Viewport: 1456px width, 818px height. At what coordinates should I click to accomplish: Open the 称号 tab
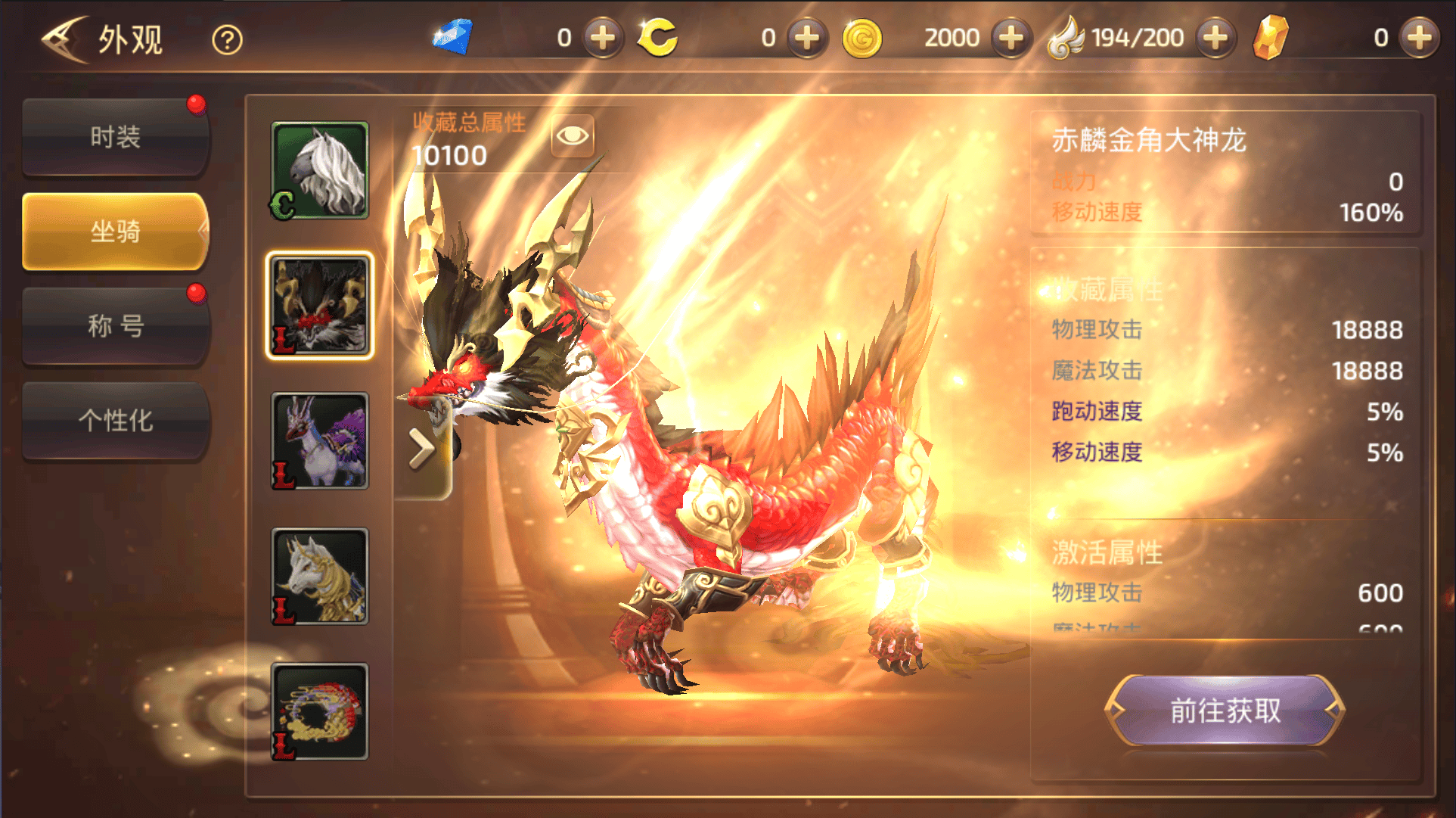(115, 326)
